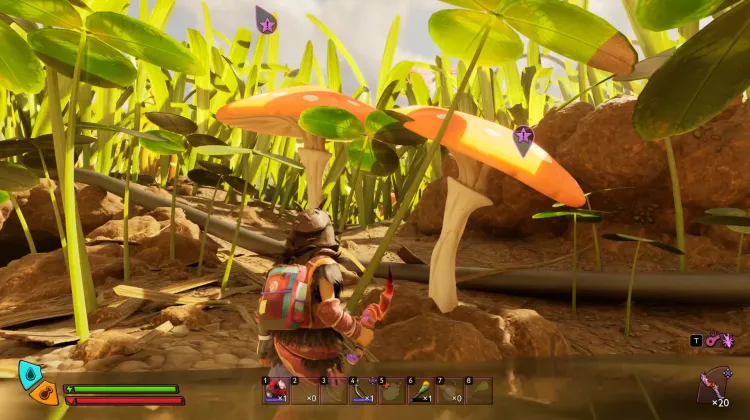The height and width of the screenshot is (420, 750).
Task: Click the pink bug pet icon
Action: pyautogui.click(x=726, y=341)
